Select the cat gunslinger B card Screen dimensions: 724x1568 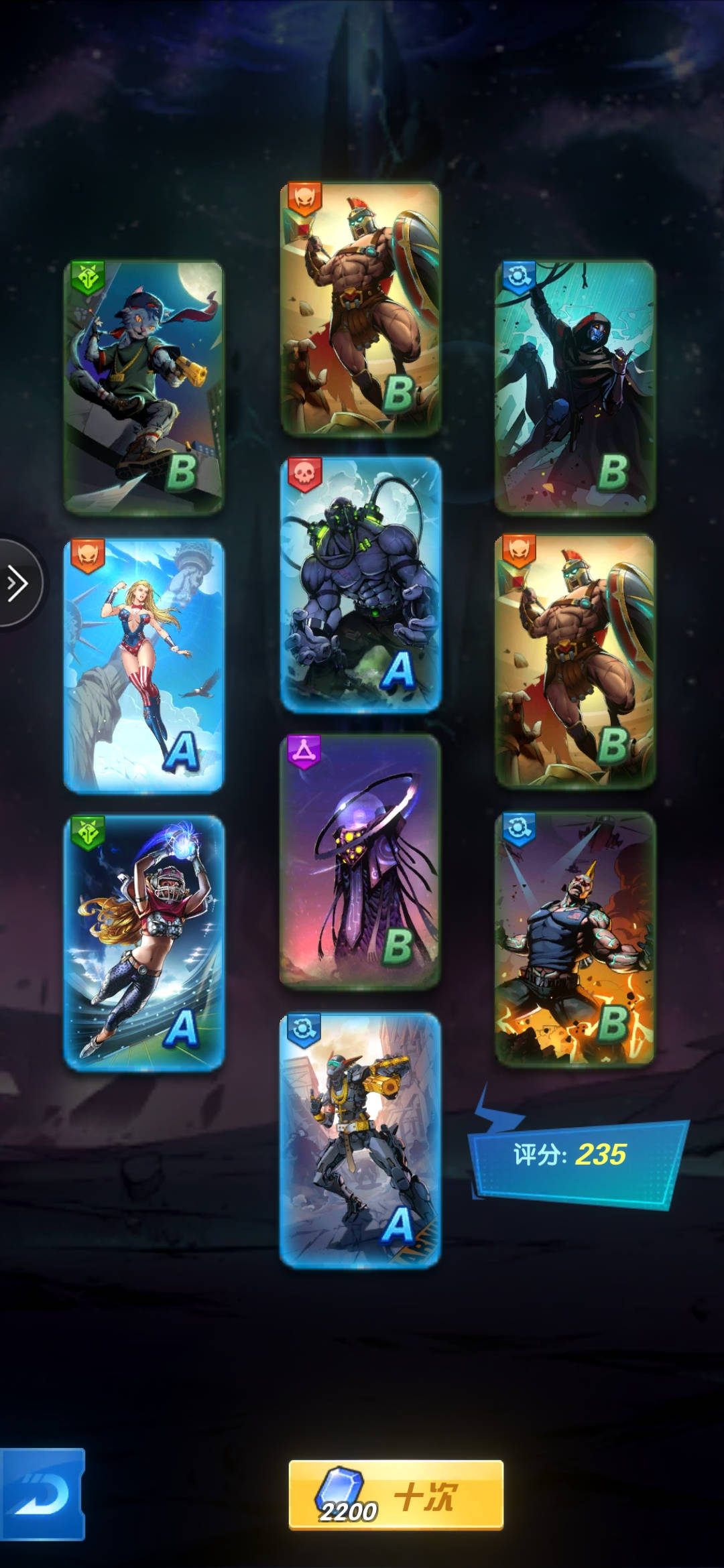[143, 387]
